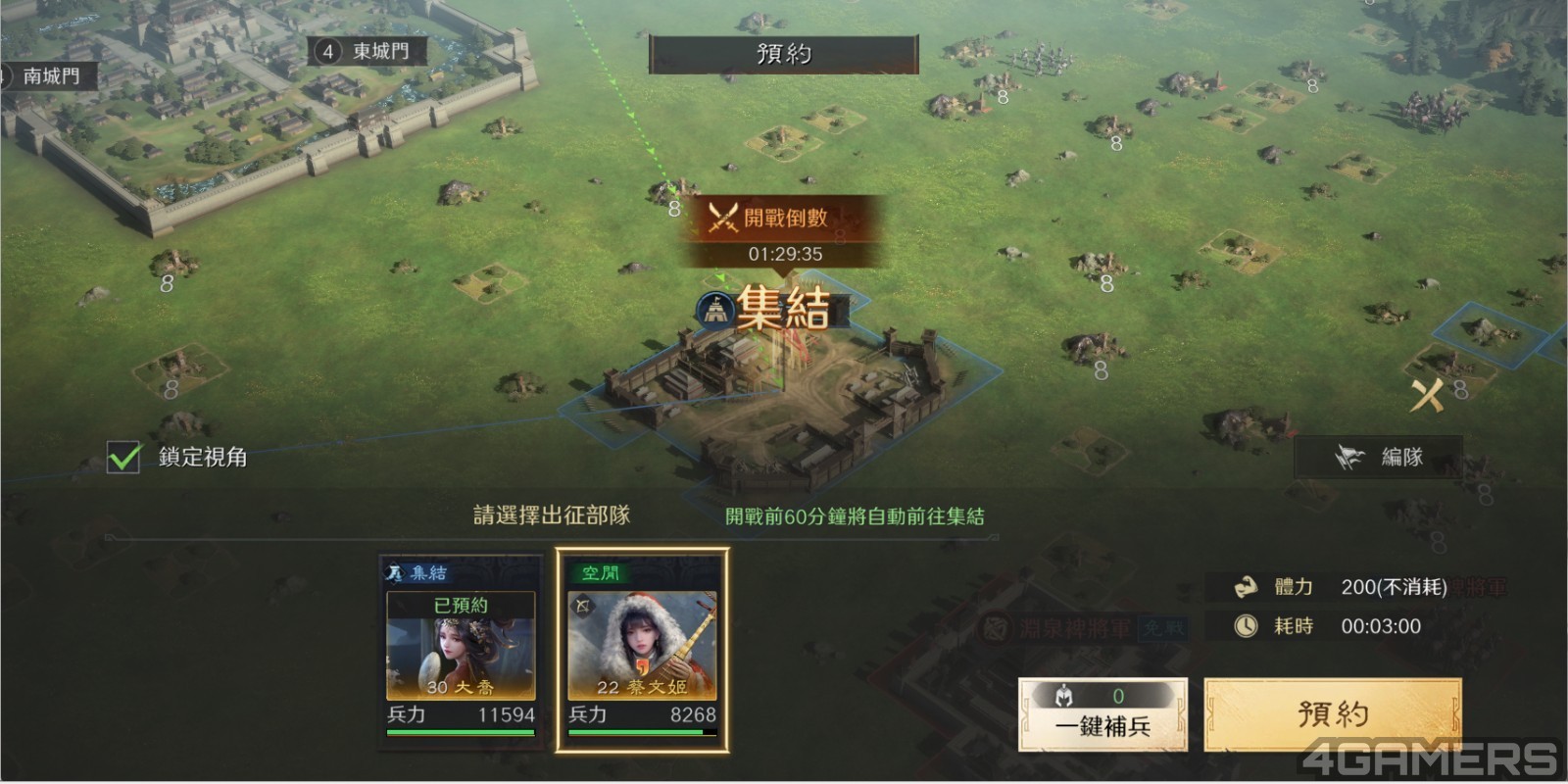Choose the 大喬 reserved troop card
Viewport: 1568px width, 784px height.
point(461,651)
